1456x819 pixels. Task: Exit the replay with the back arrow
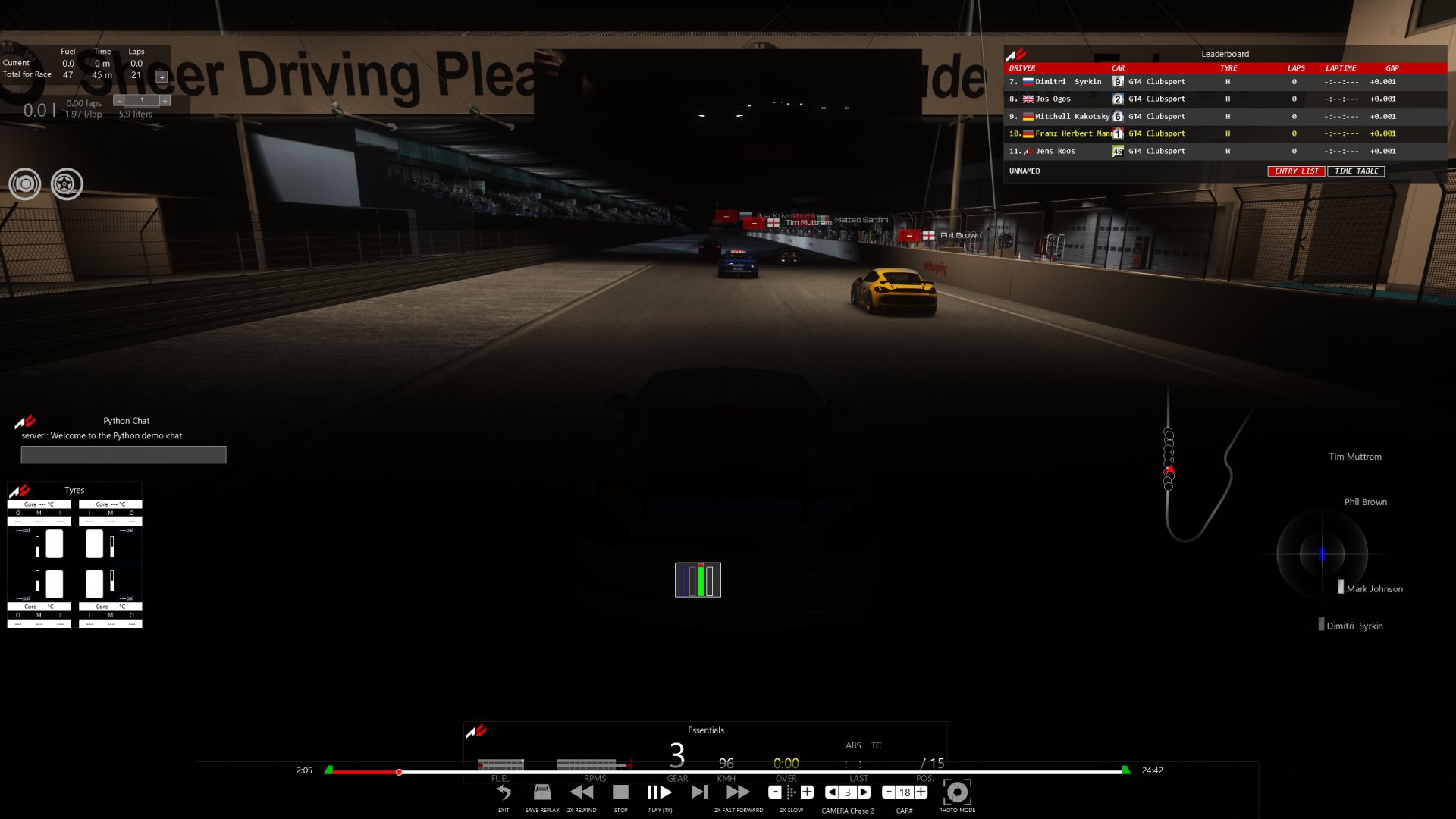[504, 792]
